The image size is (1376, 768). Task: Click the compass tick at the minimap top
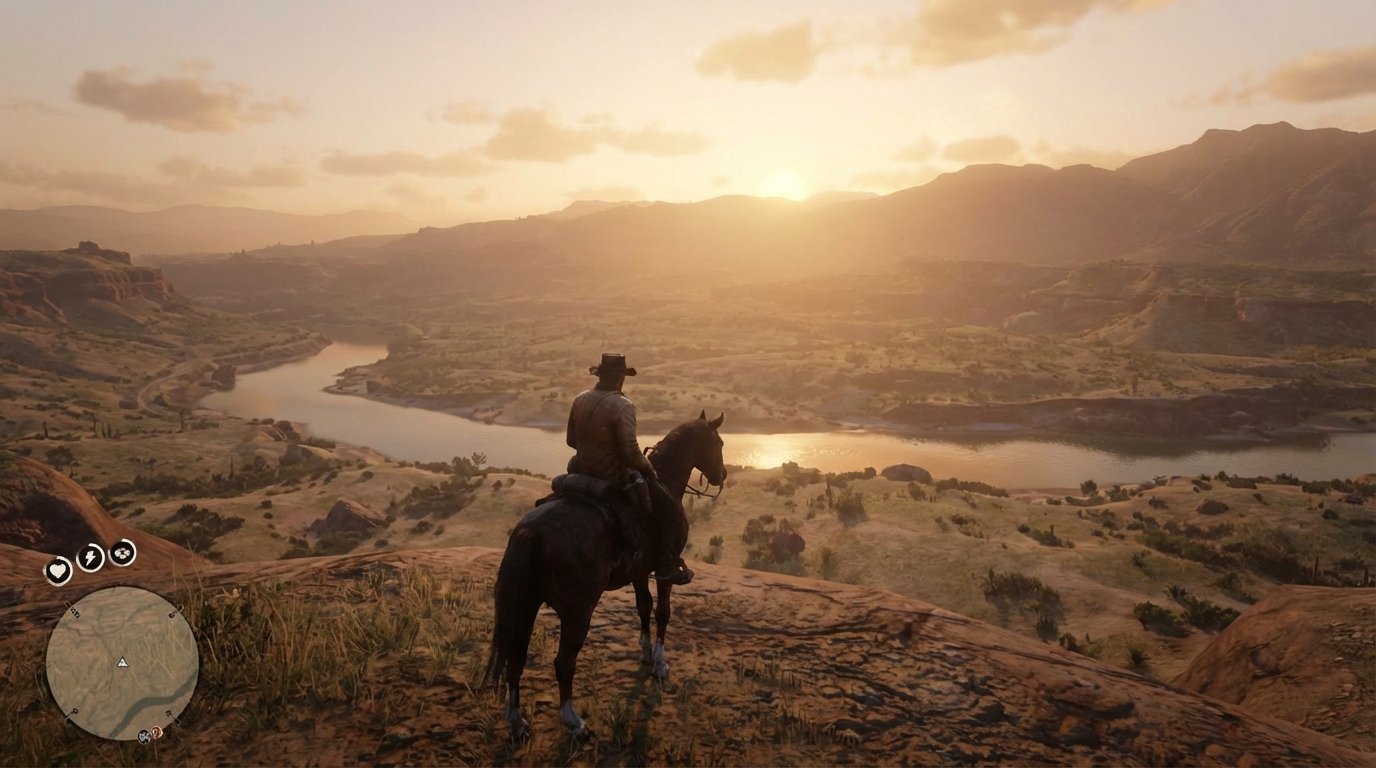114,589
